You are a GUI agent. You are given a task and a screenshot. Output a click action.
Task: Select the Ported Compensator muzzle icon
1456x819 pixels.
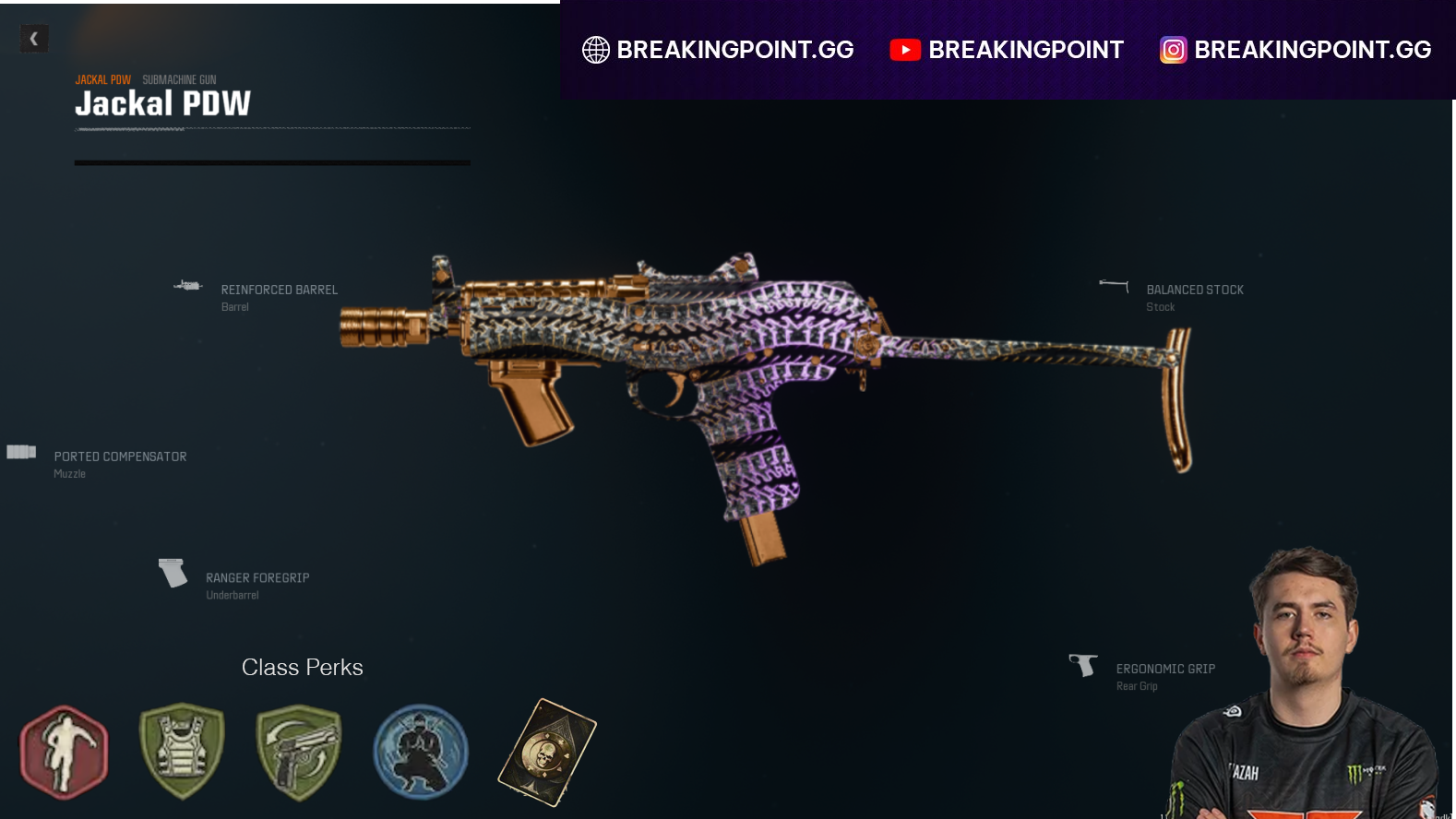[20, 452]
